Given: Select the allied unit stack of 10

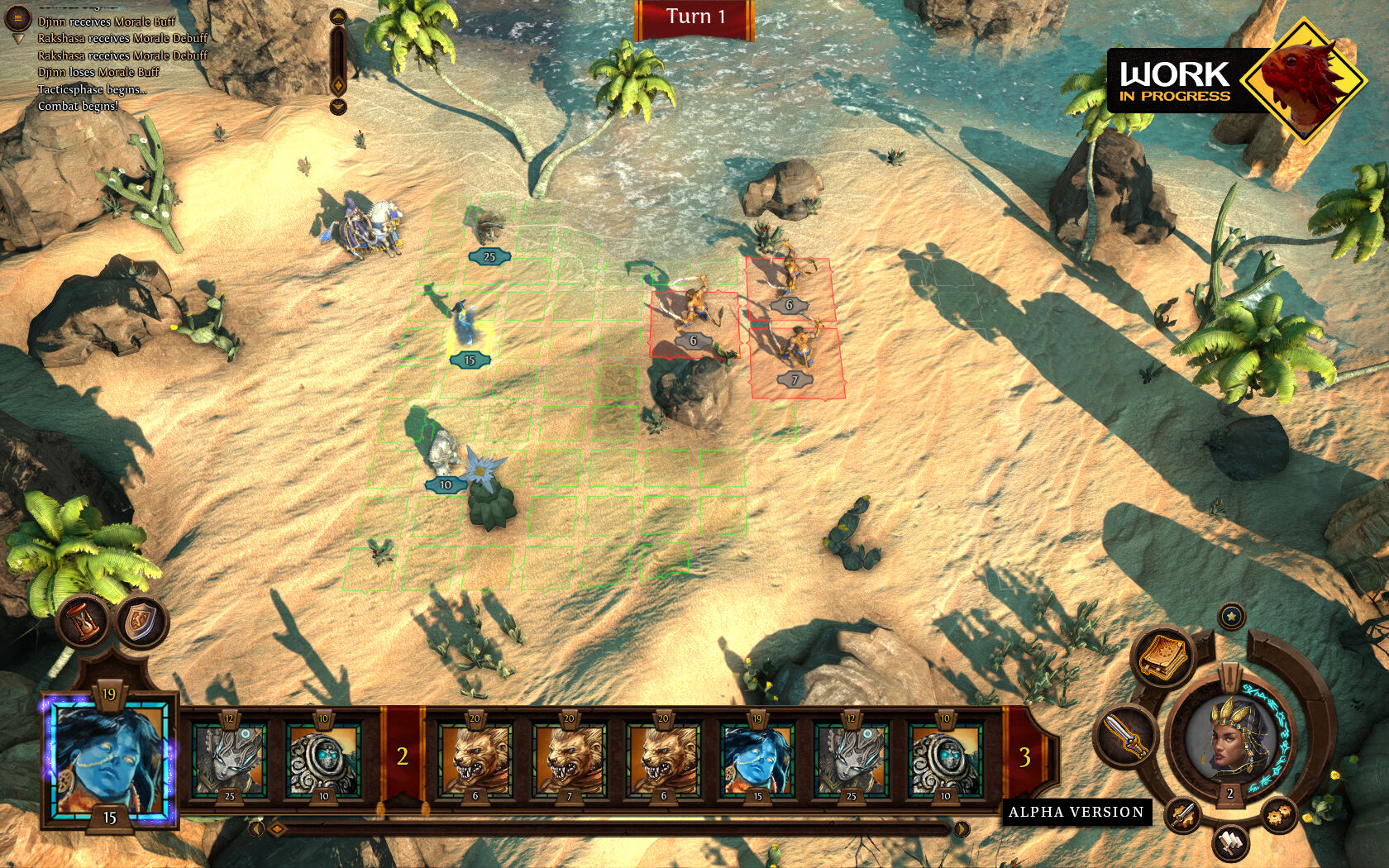Looking at the screenshot, I should (x=444, y=453).
